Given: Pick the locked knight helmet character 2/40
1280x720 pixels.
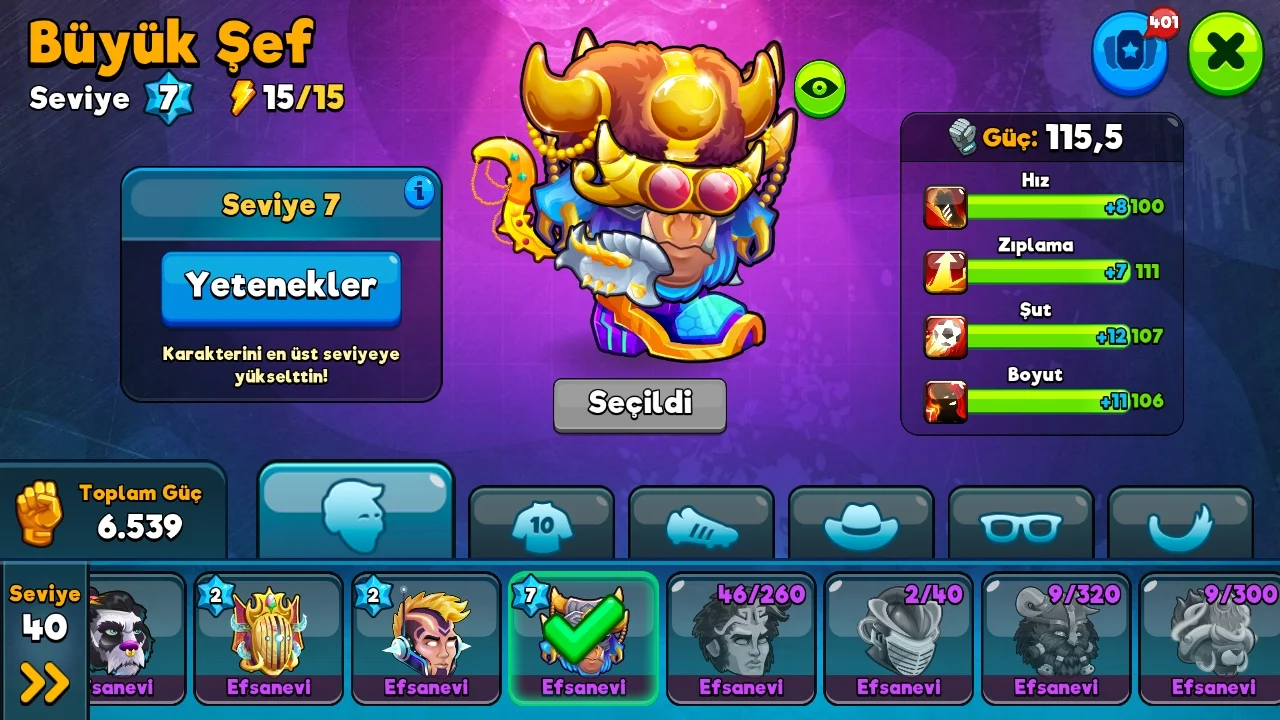Looking at the screenshot, I should pos(898,638).
